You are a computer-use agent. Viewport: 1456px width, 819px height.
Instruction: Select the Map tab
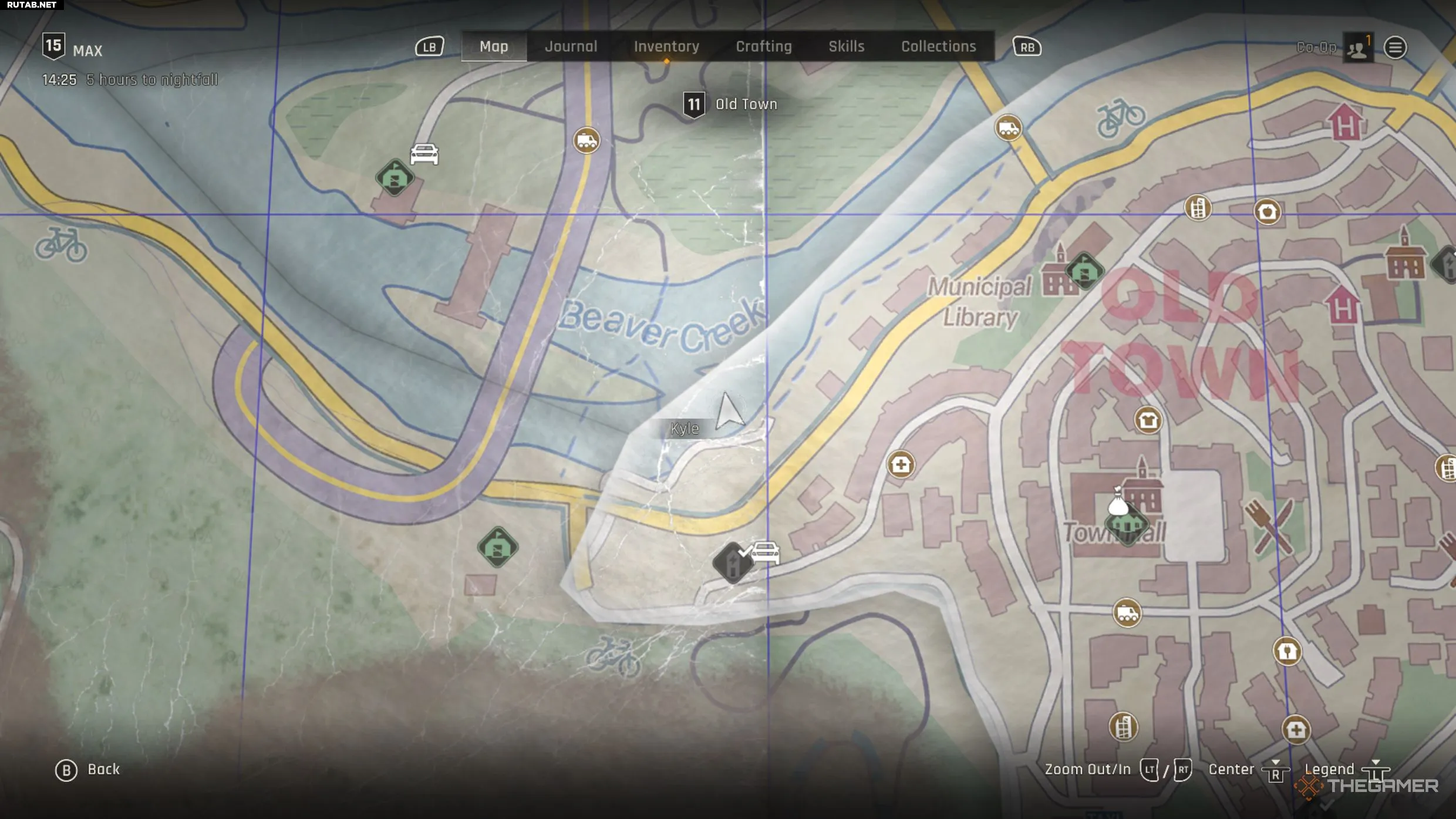(494, 46)
